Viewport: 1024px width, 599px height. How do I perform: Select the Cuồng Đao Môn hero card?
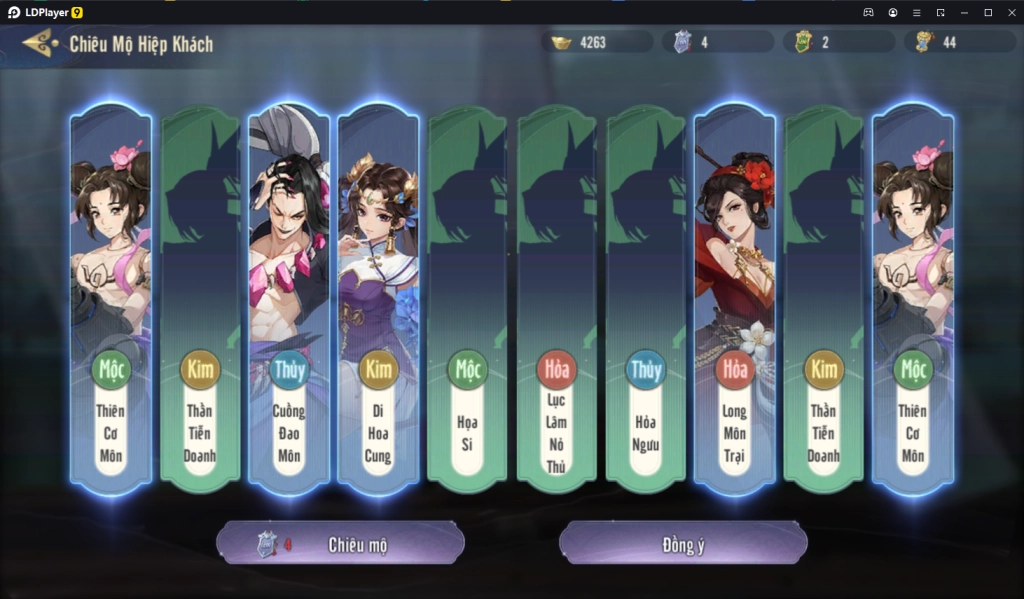[289, 300]
